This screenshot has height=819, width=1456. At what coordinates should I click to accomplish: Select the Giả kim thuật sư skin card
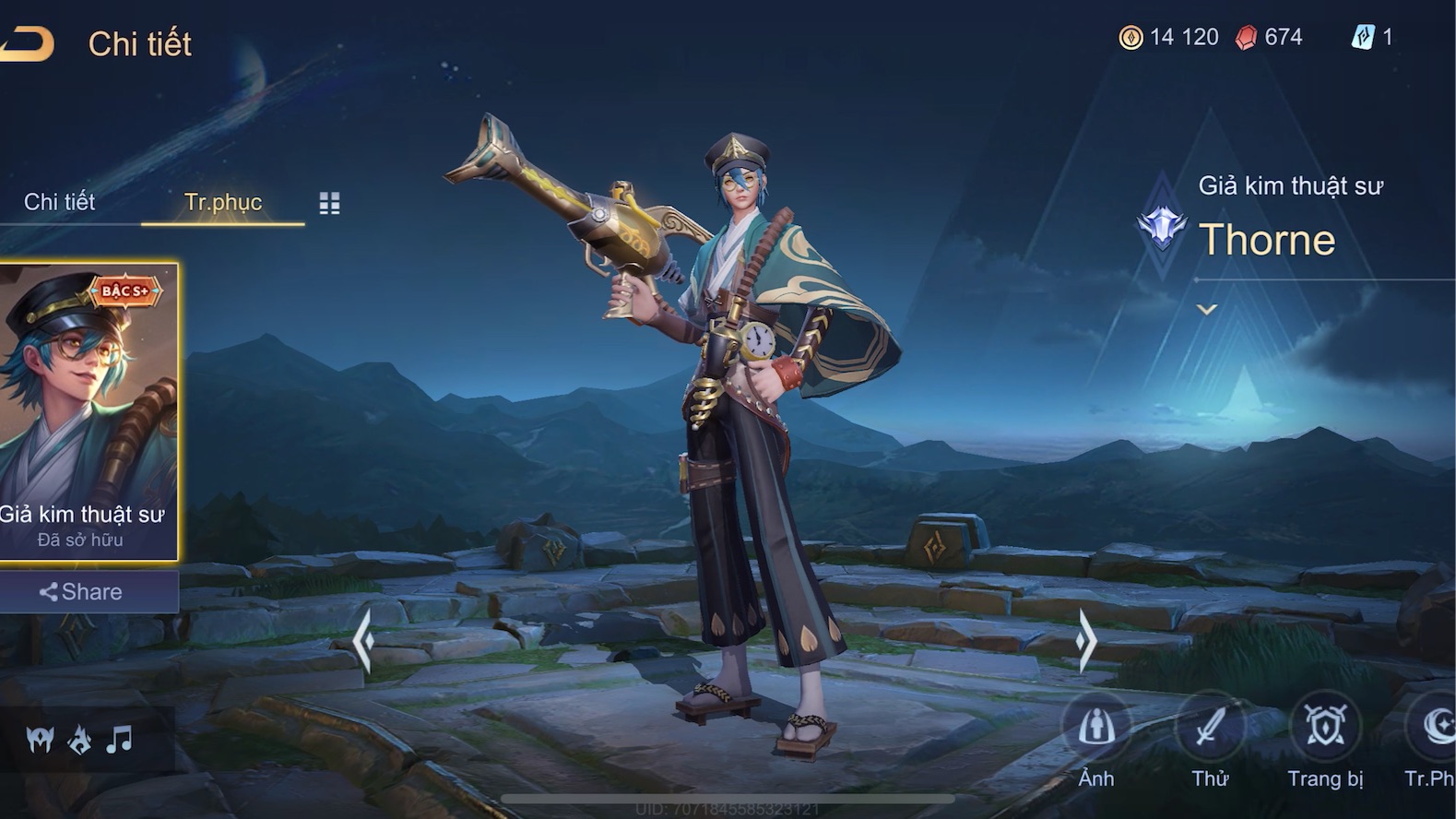[x=88, y=410]
